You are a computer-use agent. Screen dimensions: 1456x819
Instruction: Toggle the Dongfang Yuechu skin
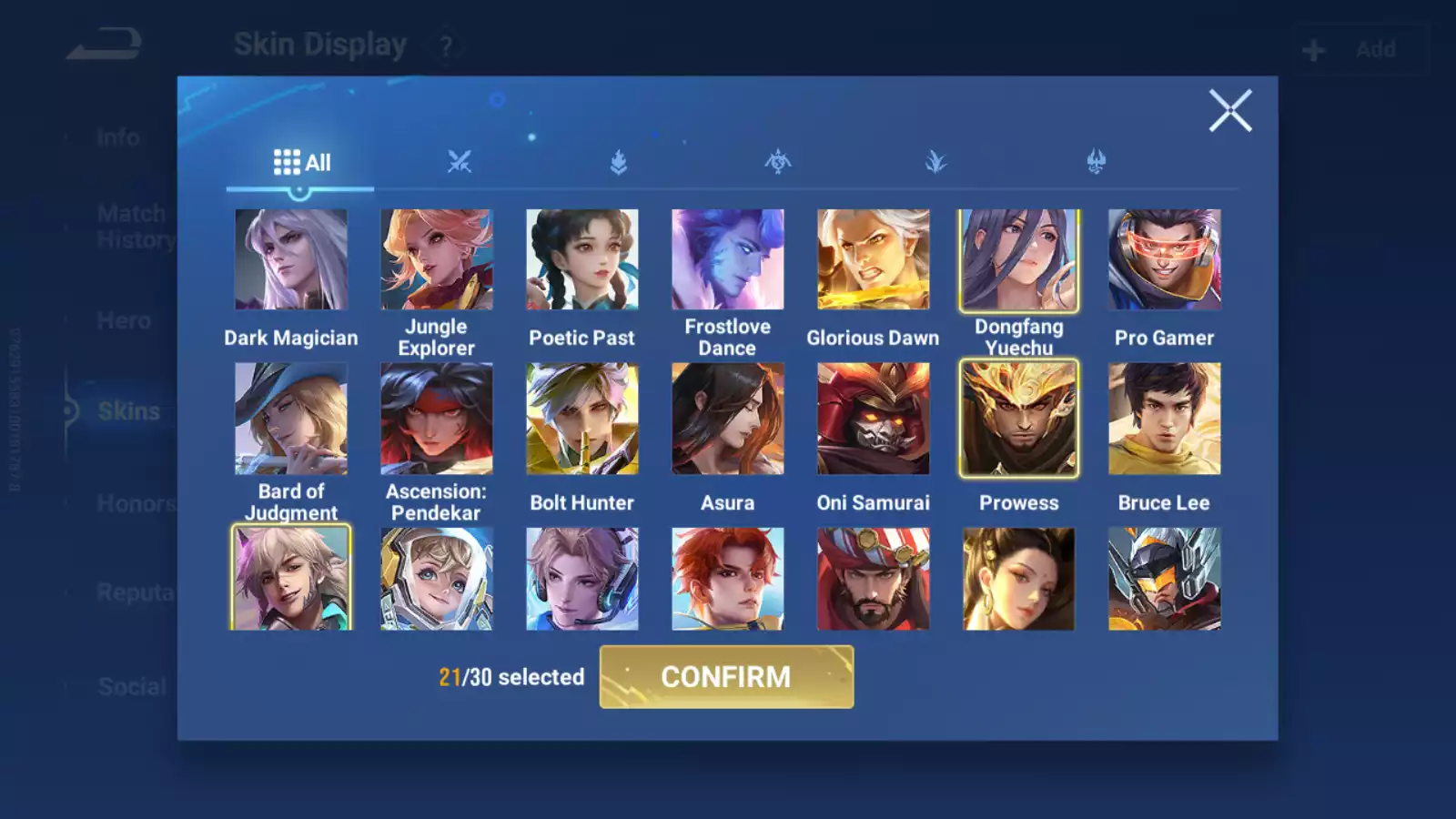coord(1019,260)
